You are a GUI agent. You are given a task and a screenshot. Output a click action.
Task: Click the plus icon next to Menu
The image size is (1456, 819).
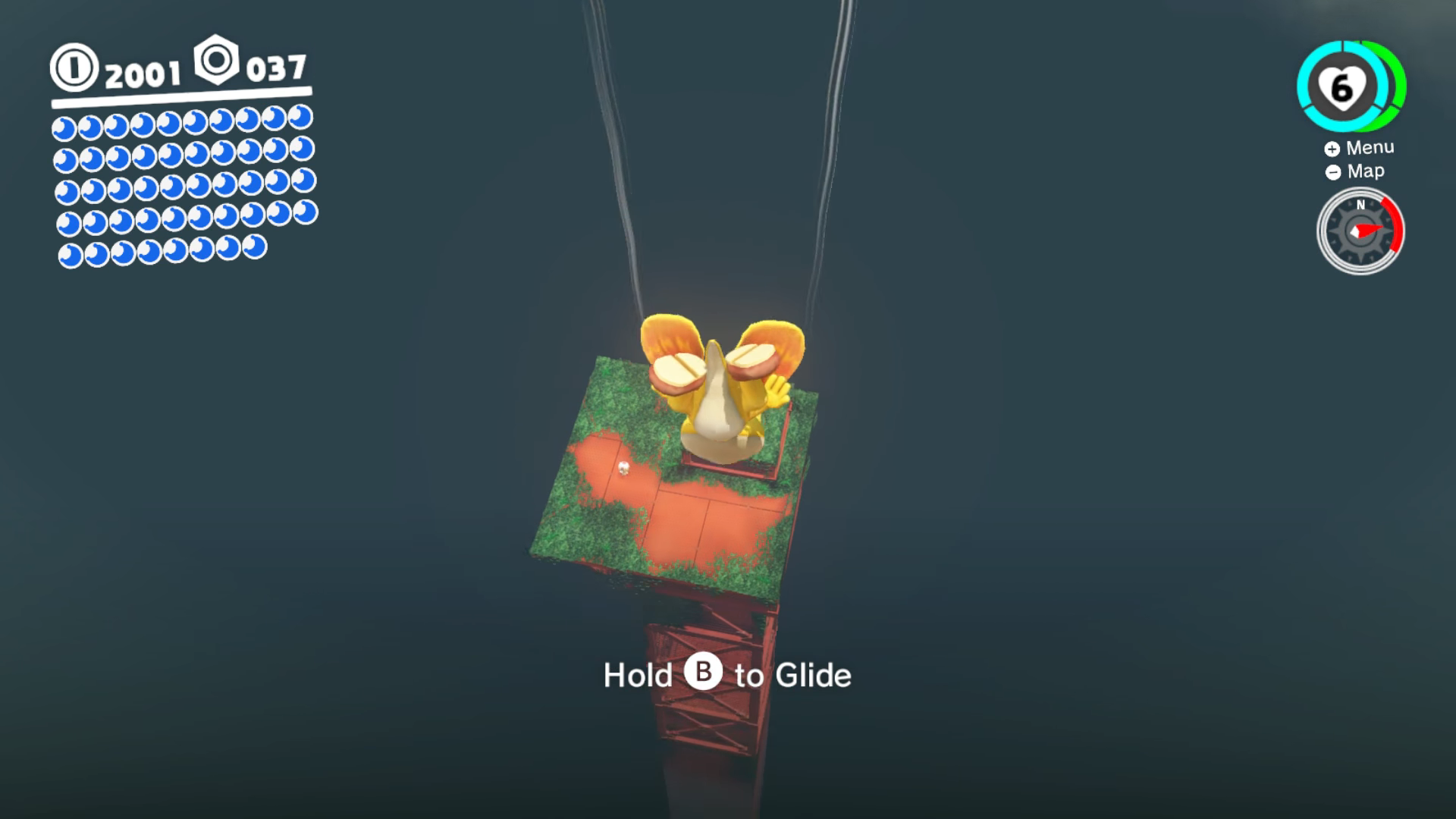pyautogui.click(x=1332, y=149)
